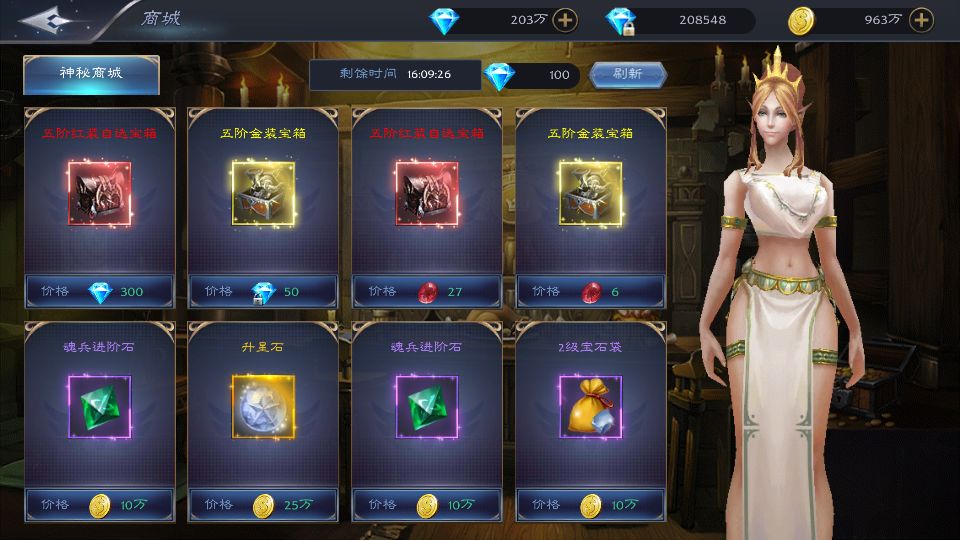960x540 pixels.
Task: Buy 五阶金装宝箱 for 50 bound diamonds
Action: pos(263,292)
